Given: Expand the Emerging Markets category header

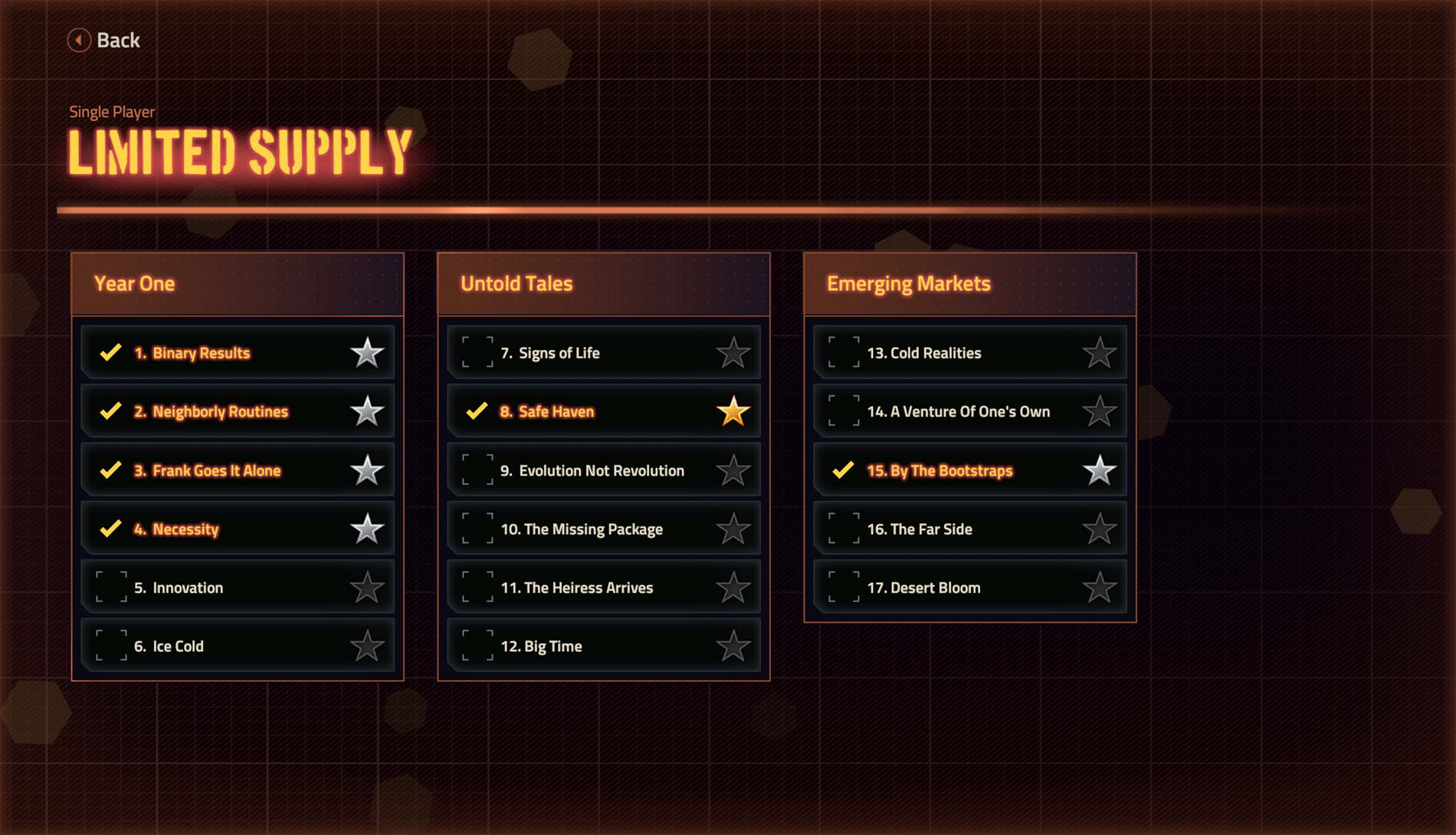Looking at the screenshot, I should 969,283.
